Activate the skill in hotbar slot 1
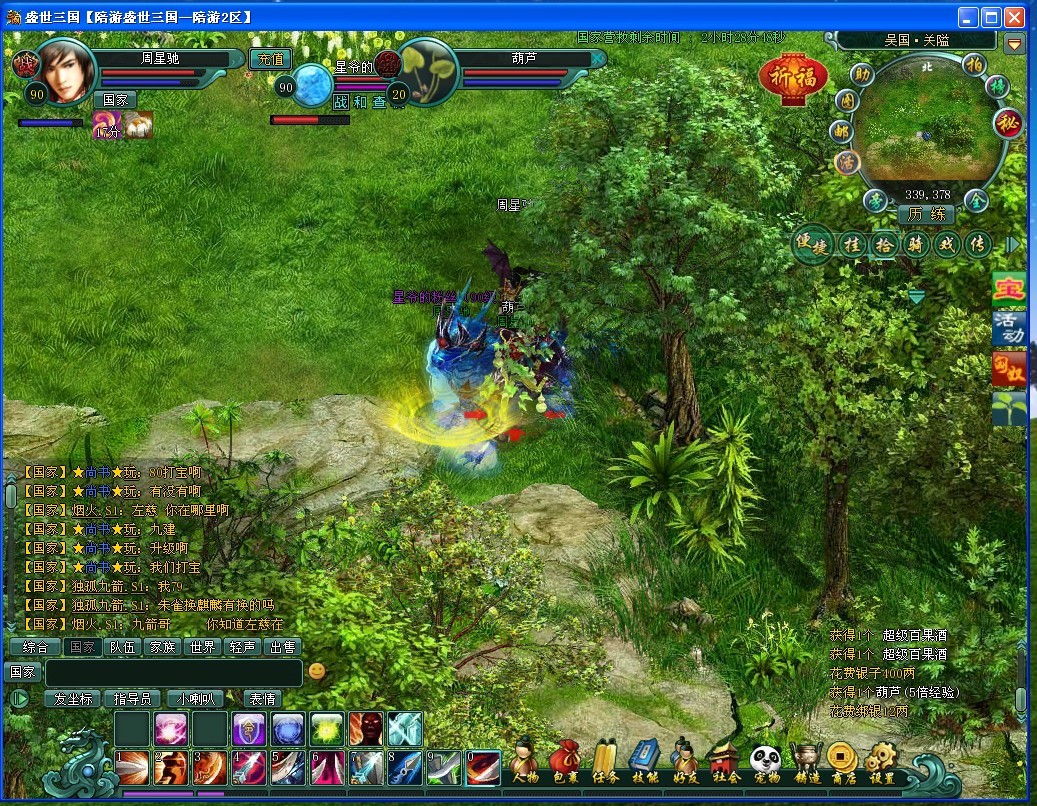Screen dimensions: 1037x806 [x=133, y=767]
